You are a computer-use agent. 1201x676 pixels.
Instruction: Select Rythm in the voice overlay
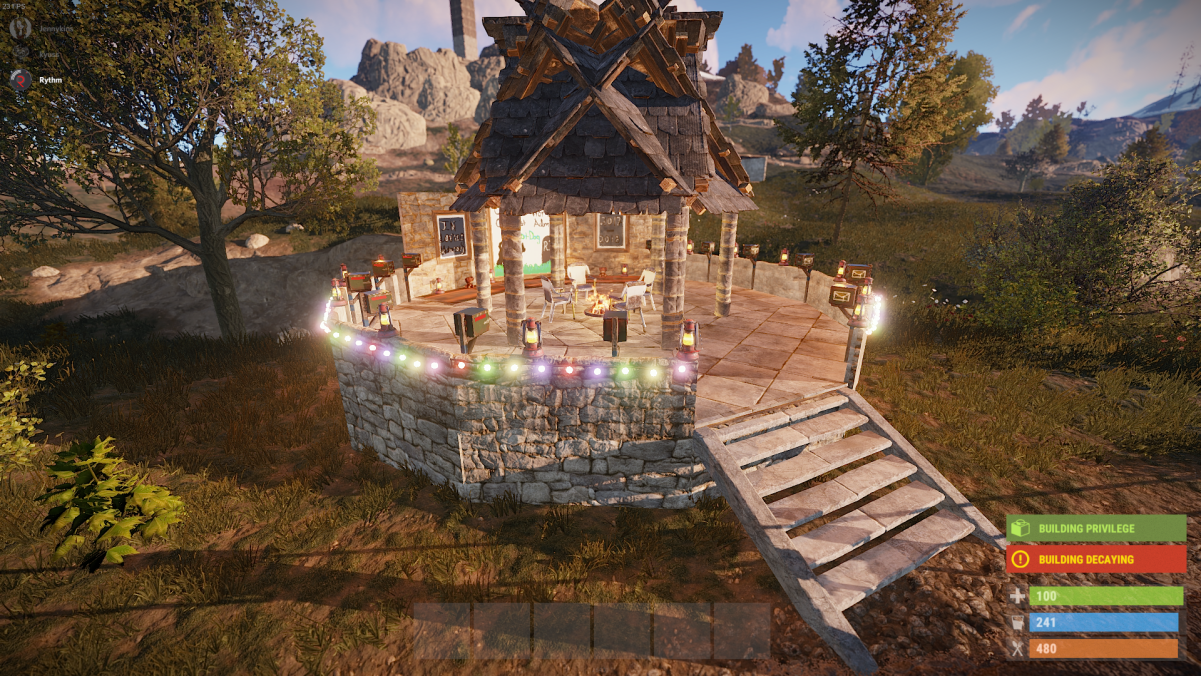coord(50,81)
